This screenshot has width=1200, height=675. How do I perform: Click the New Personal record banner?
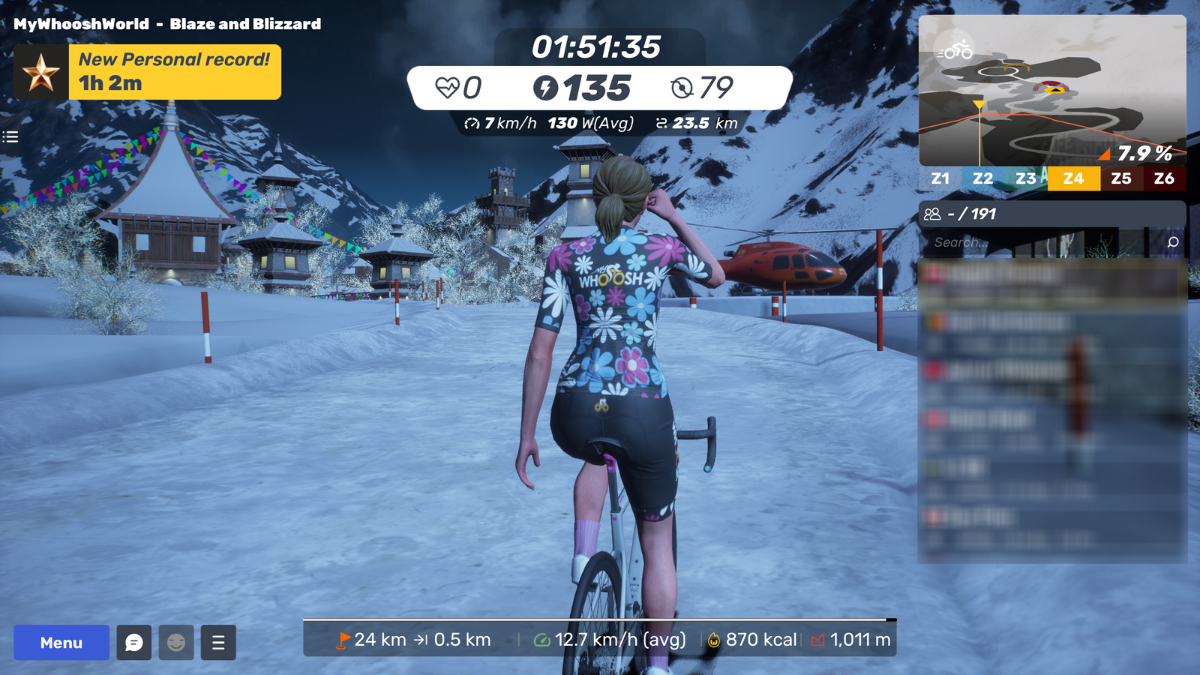(148, 72)
